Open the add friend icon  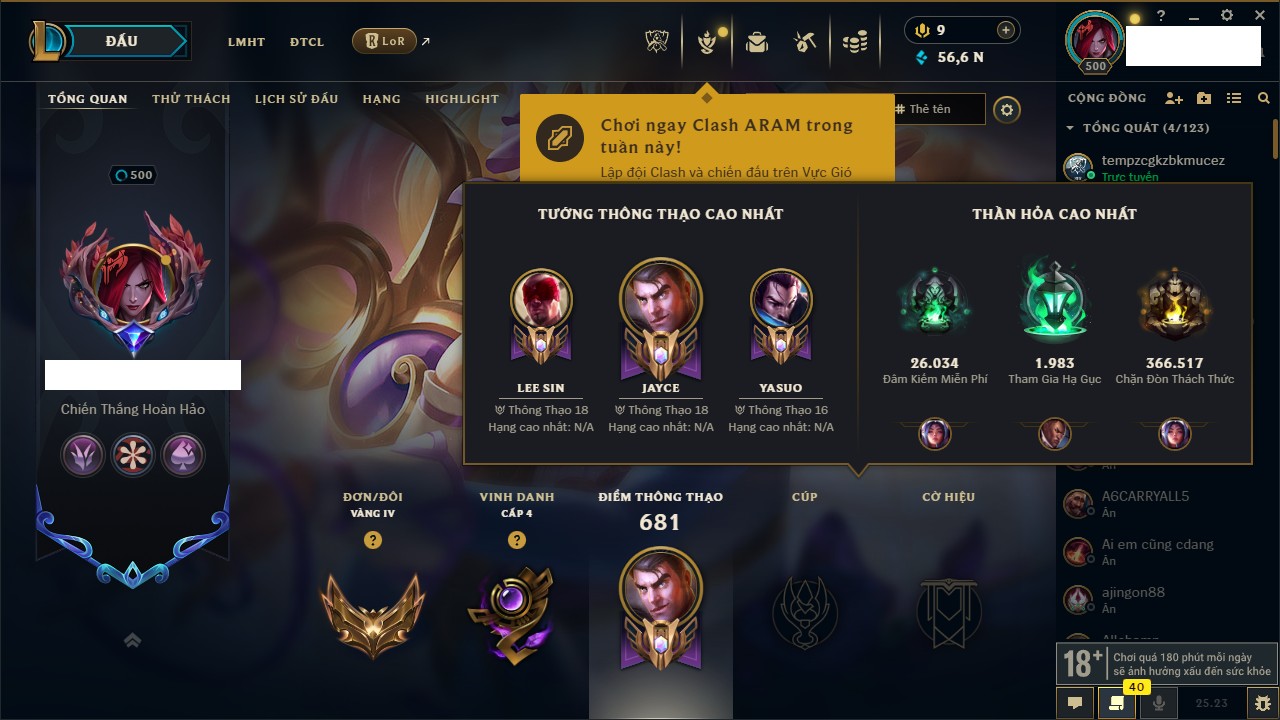point(1174,98)
